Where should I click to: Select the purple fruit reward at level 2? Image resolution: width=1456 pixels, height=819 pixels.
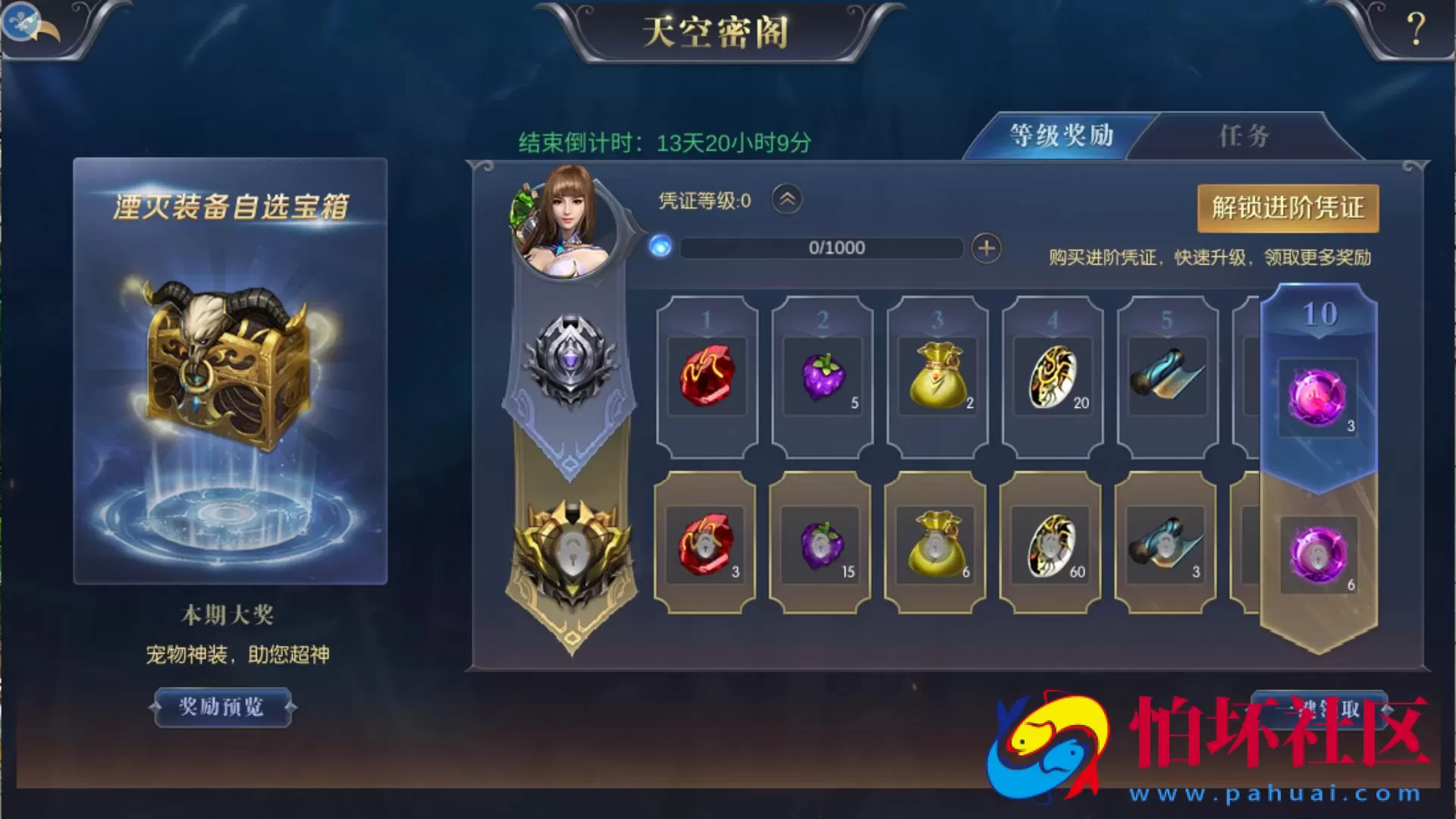pos(823,377)
